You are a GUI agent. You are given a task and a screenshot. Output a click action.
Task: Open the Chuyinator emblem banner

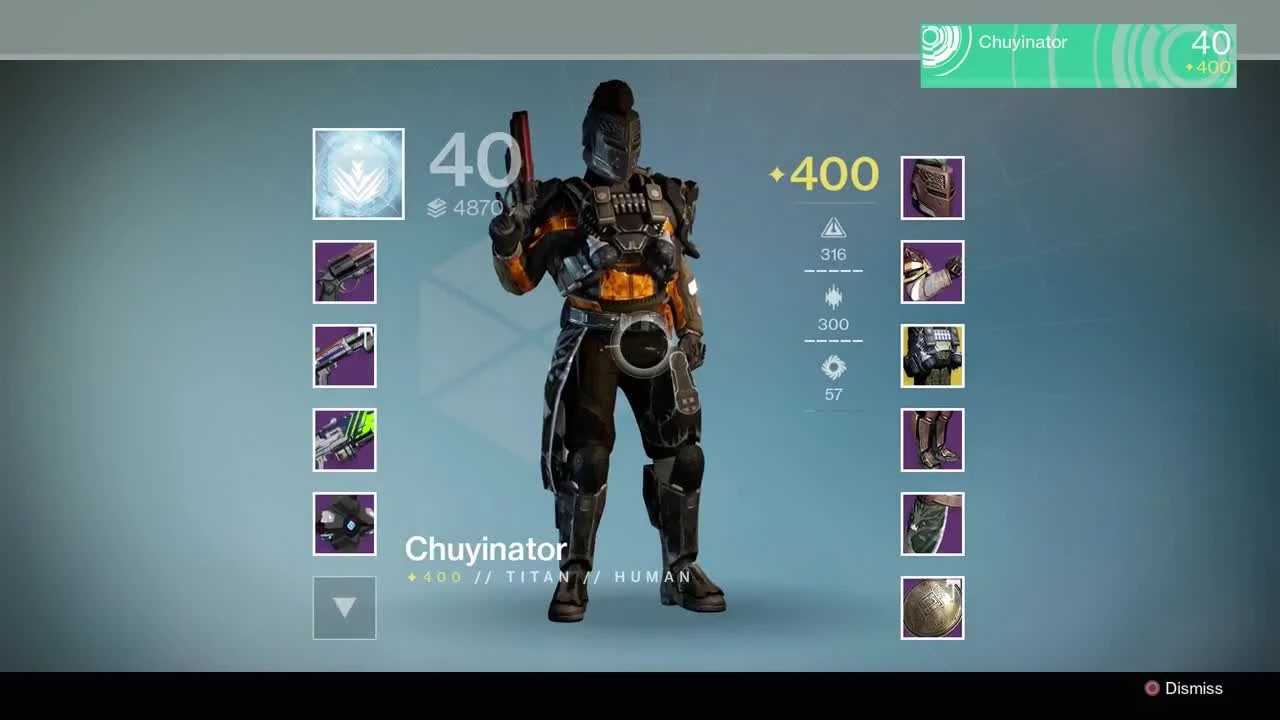(1078, 56)
